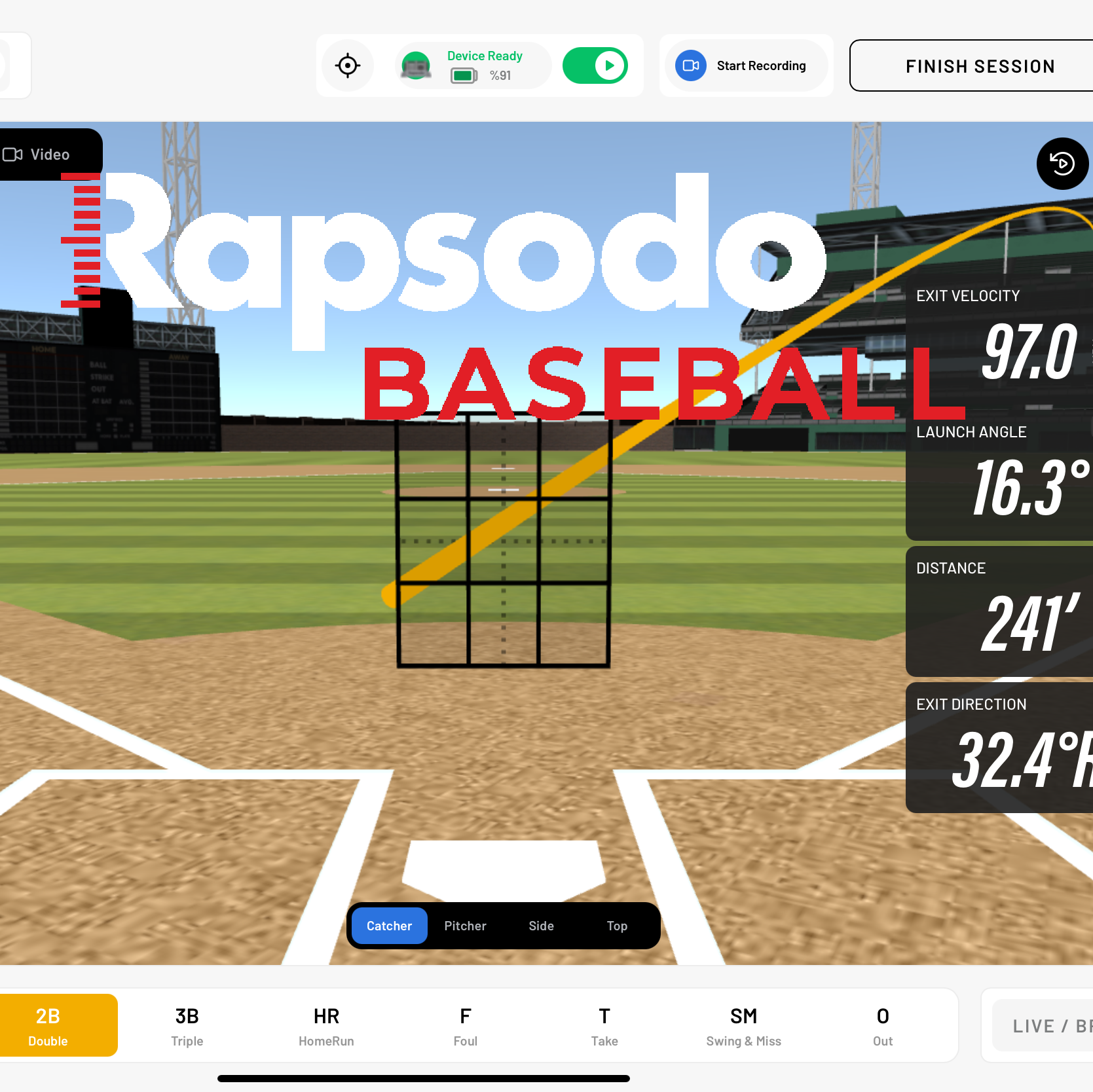1093x1092 pixels.
Task: Check battery percentage next to Device Ready
Action: tap(502, 76)
